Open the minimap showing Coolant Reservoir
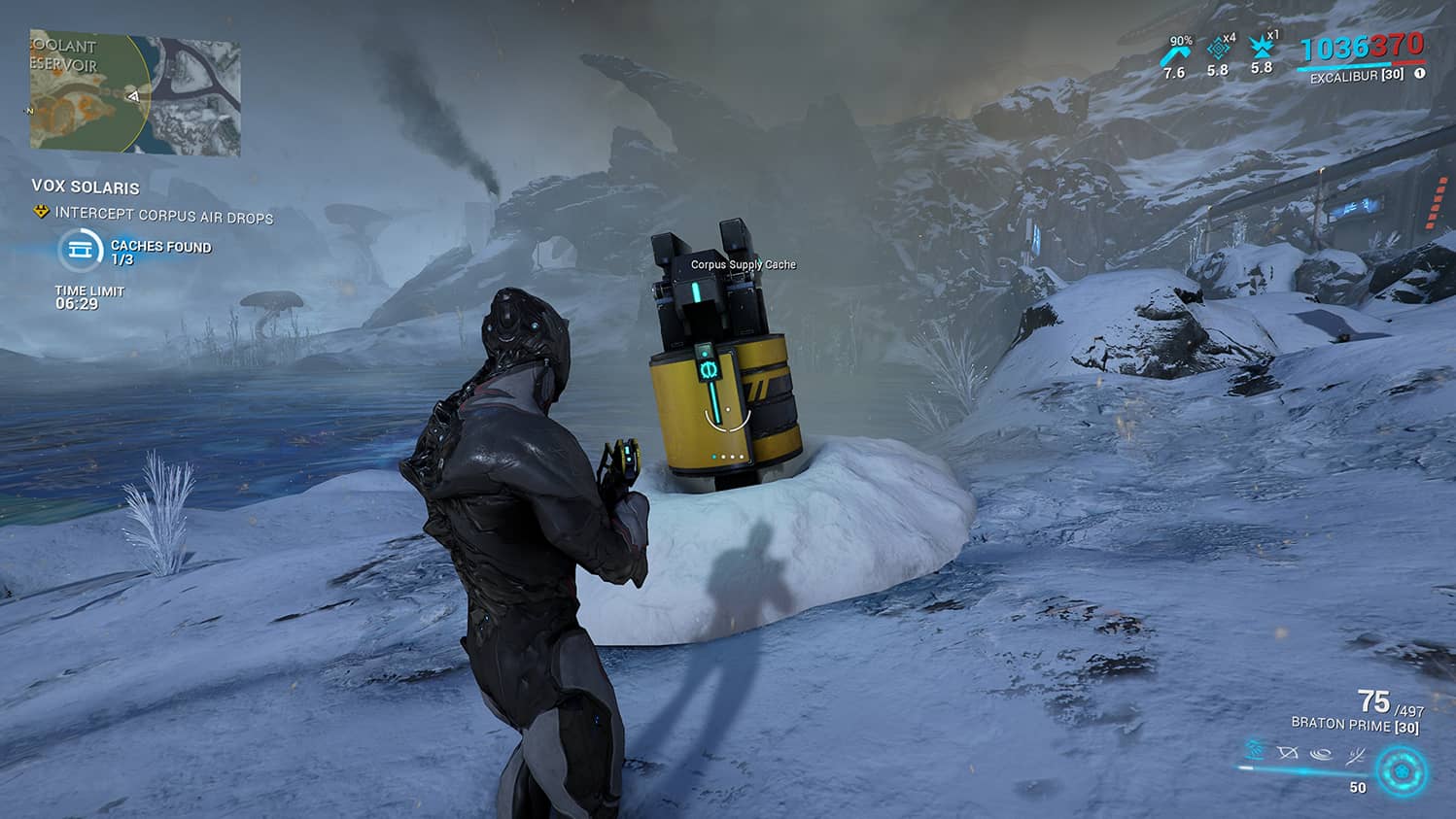This screenshot has width=1456, height=819. click(134, 94)
